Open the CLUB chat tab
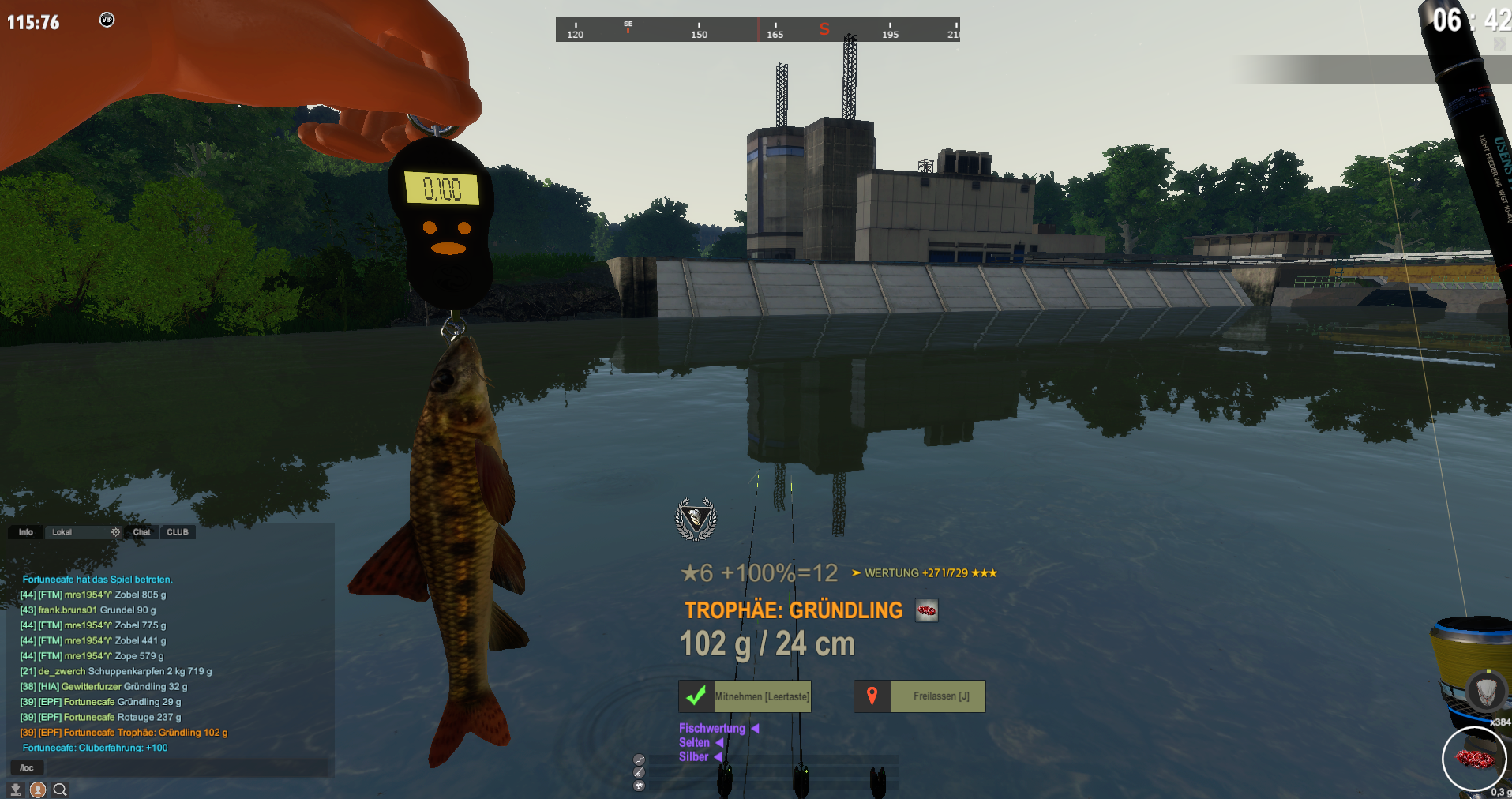The width and height of the screenshot is (1512, 799). point(178,532)
